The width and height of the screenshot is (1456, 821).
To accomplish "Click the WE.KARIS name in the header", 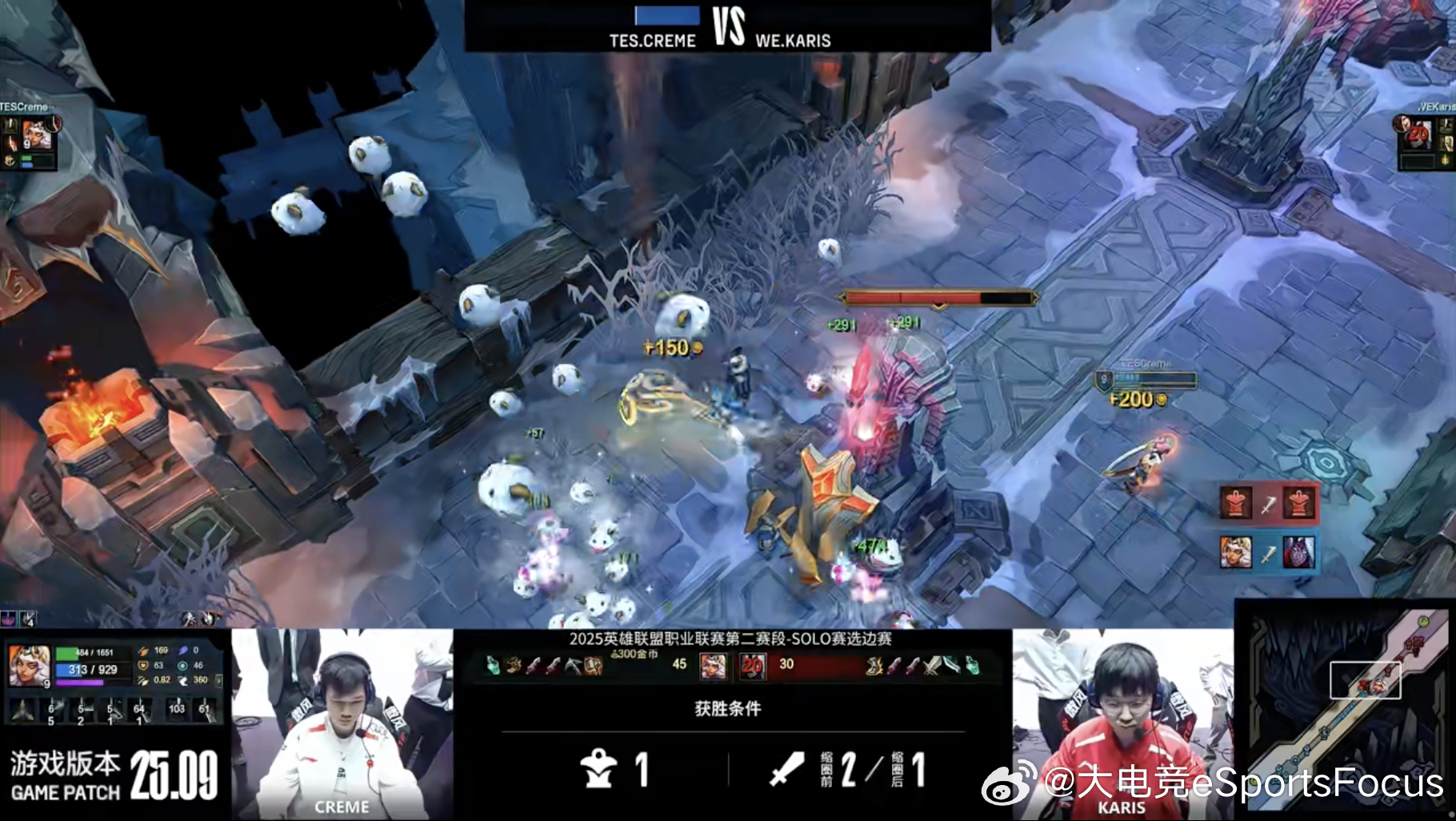I will 793,40.
